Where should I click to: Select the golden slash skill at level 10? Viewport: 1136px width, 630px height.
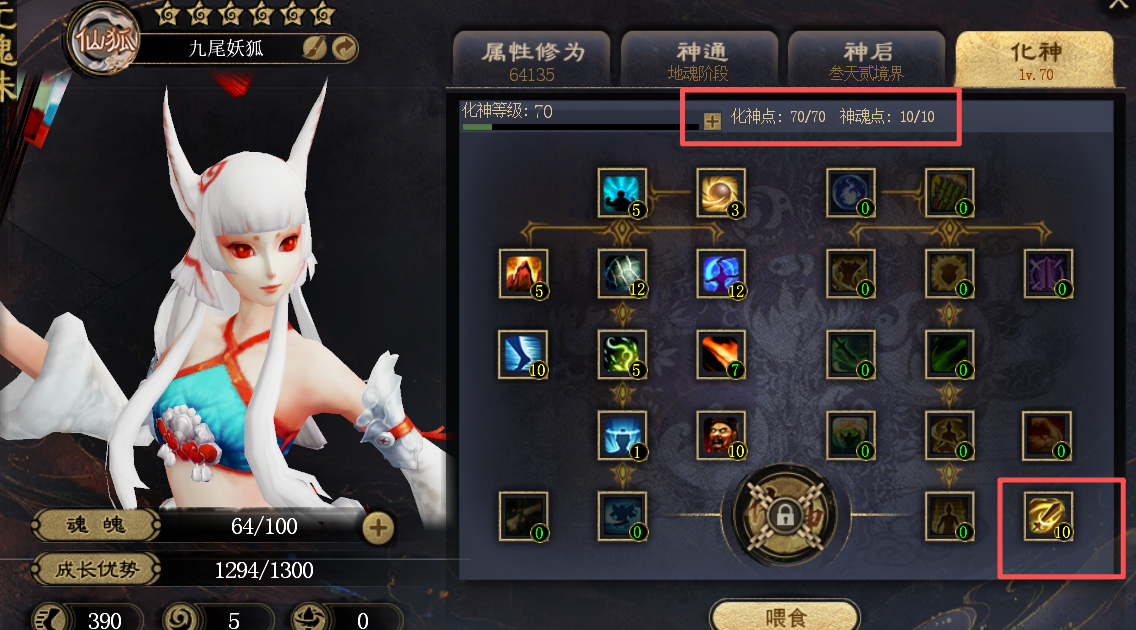click(x=1046, y=516)
